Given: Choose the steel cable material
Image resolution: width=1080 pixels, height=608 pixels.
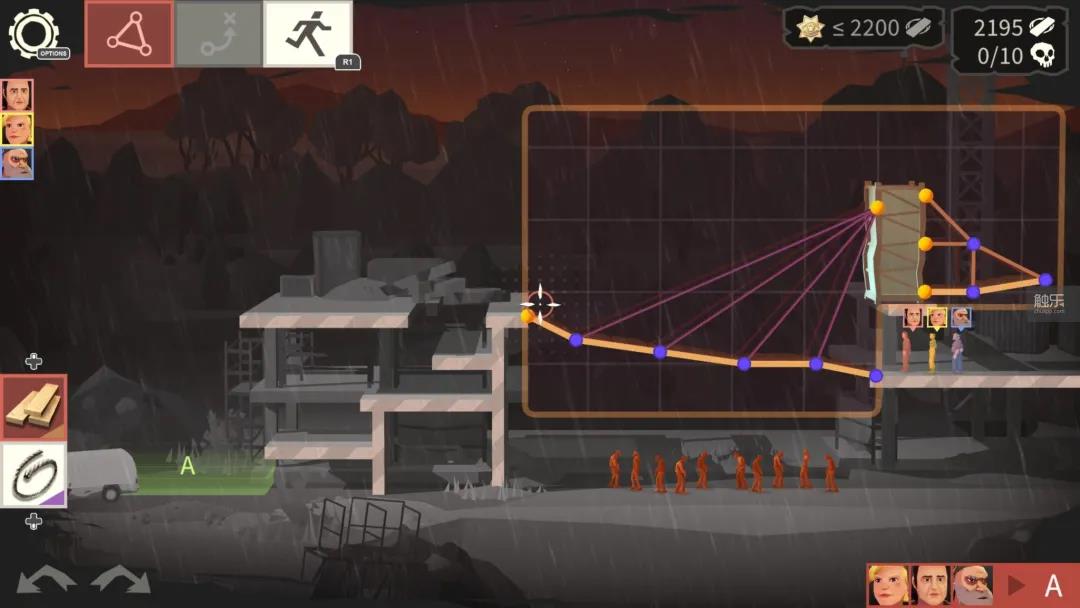Looking at the screenshot, I should [x=33, y=473].
